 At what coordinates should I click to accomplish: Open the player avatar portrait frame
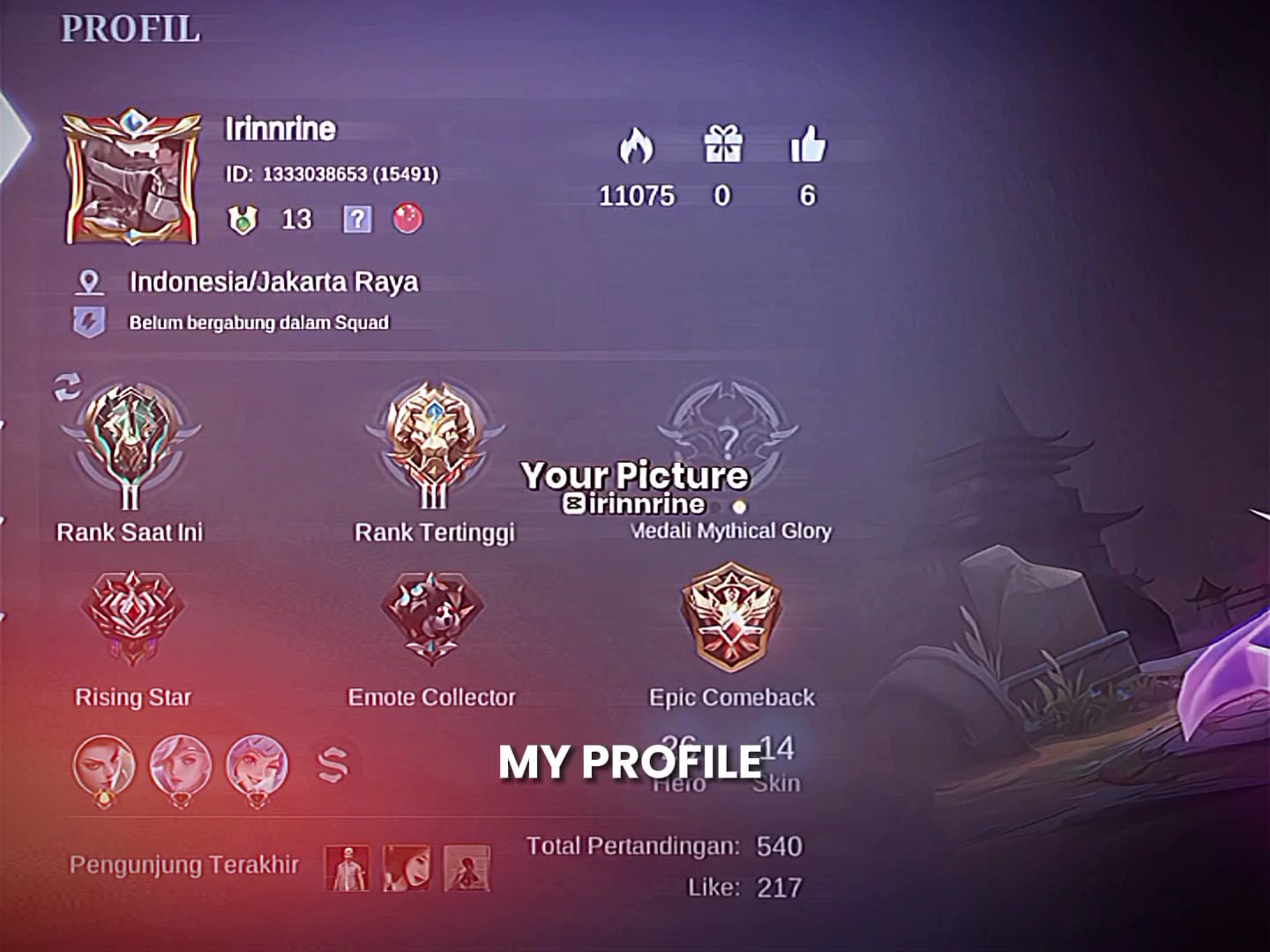[x=131, y=179]
